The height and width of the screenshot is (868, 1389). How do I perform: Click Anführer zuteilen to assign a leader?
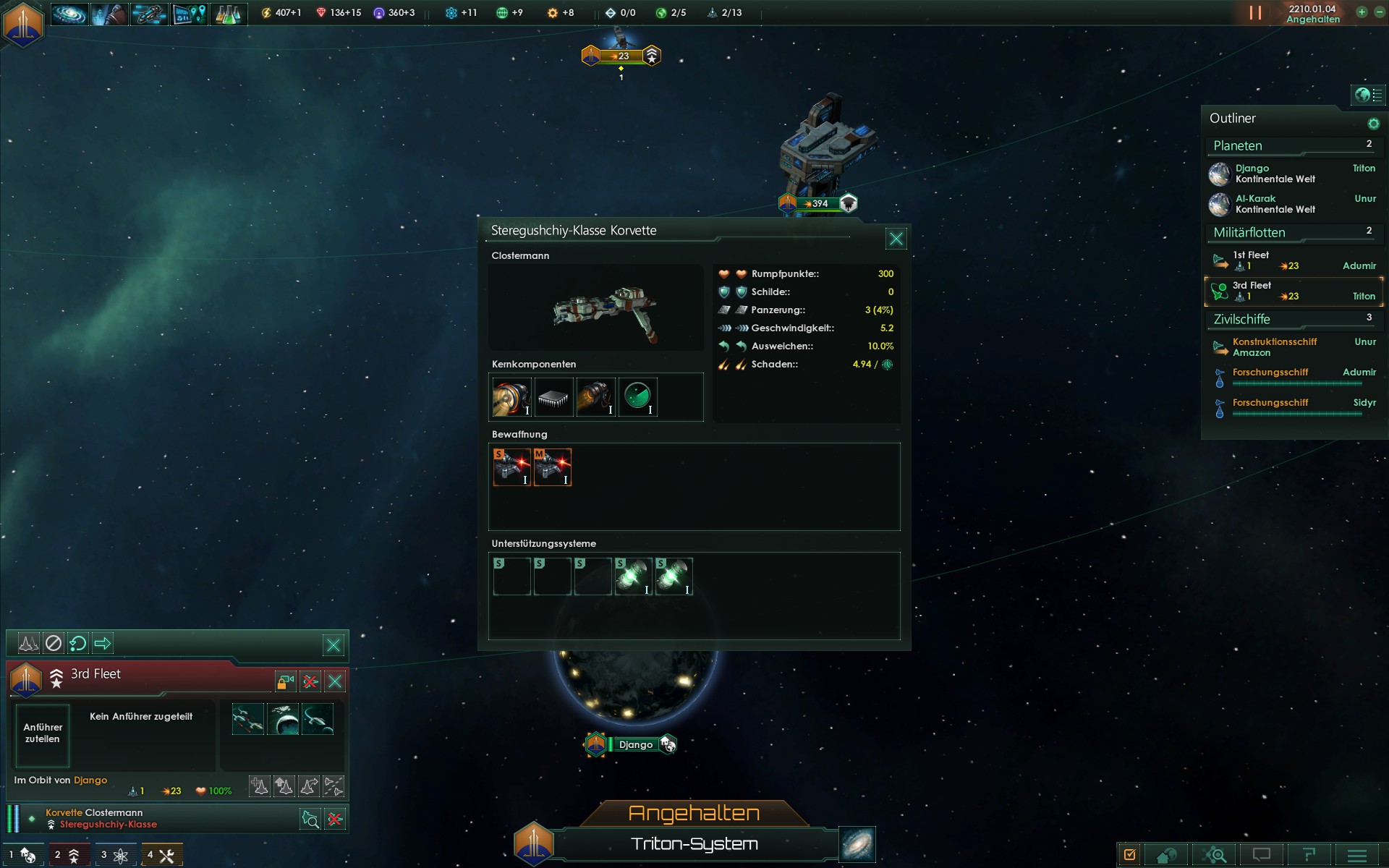pyautogui.click(x=43, y=733)
